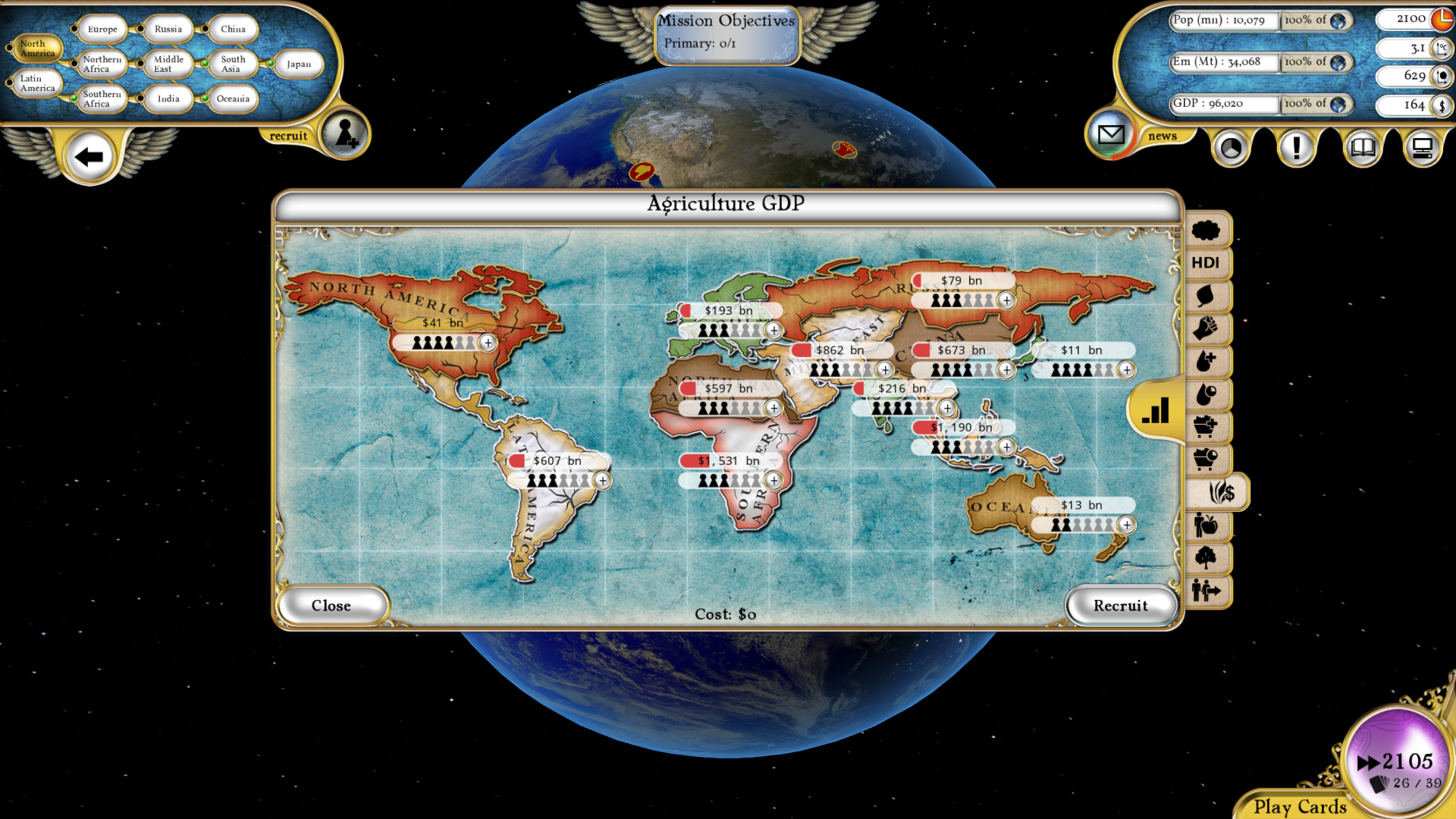Select the migration overlay icon

point(1206,591)
